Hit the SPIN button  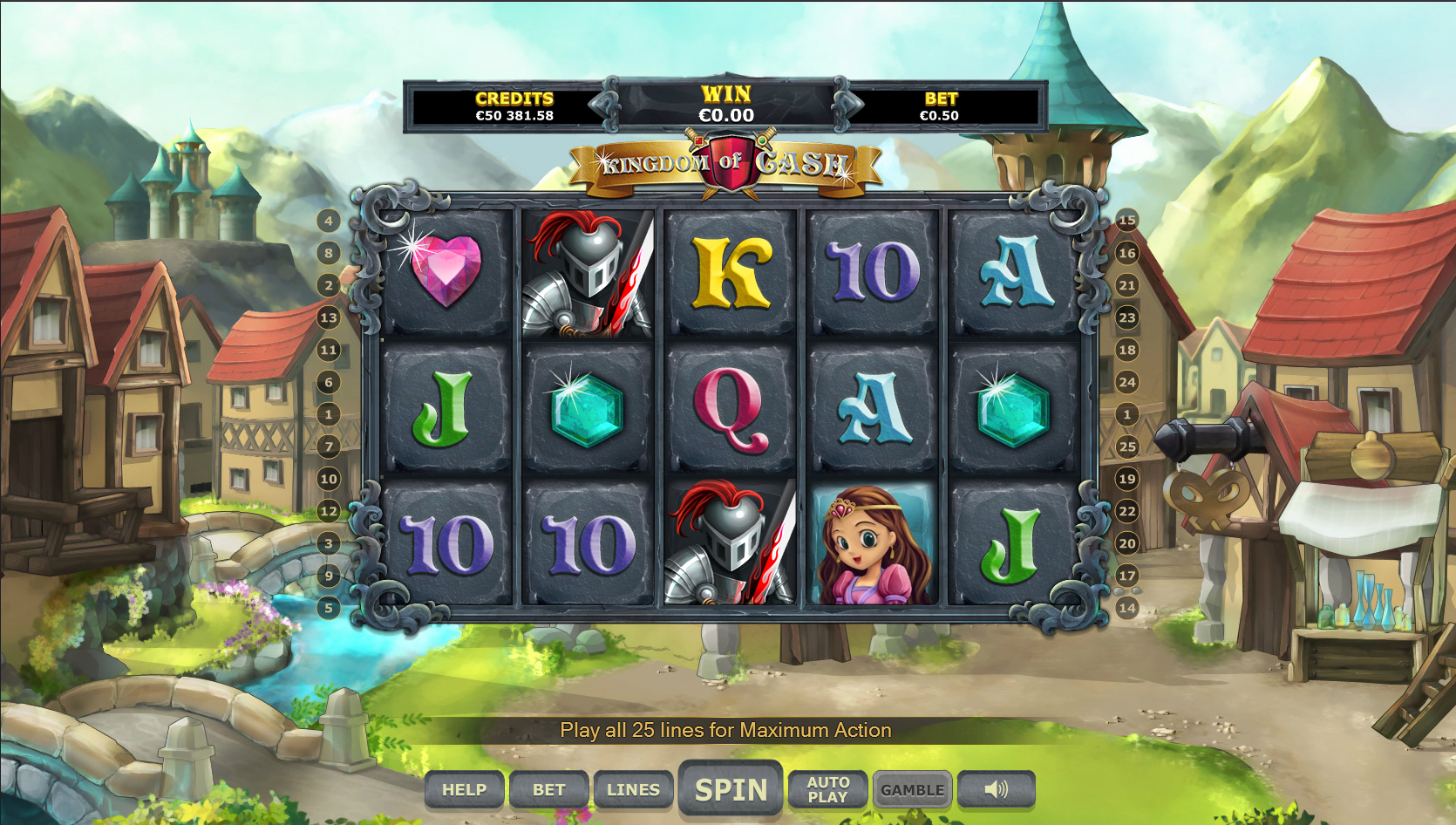[731, 790]
